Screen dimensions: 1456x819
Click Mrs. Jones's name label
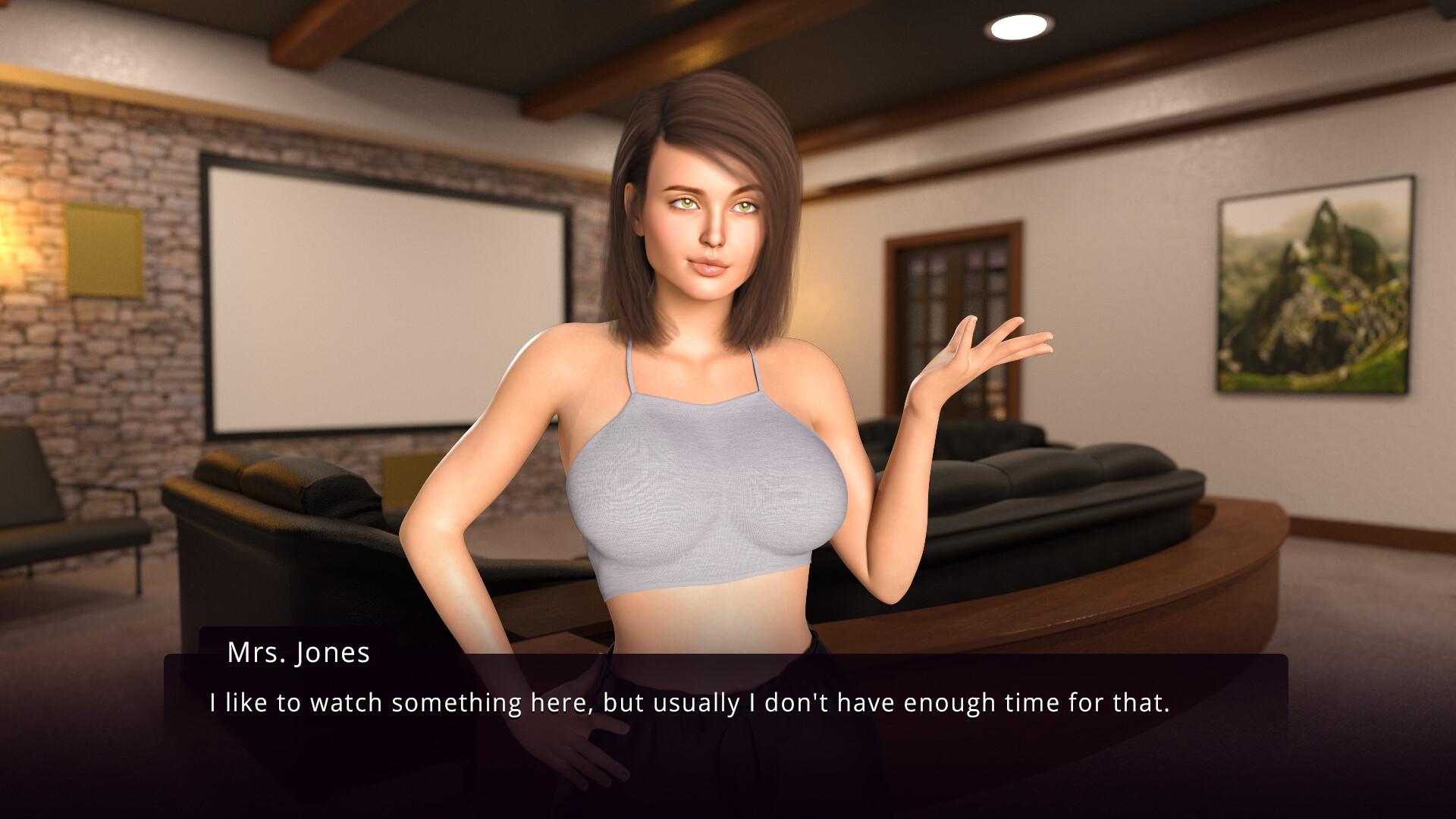[297, 654]
